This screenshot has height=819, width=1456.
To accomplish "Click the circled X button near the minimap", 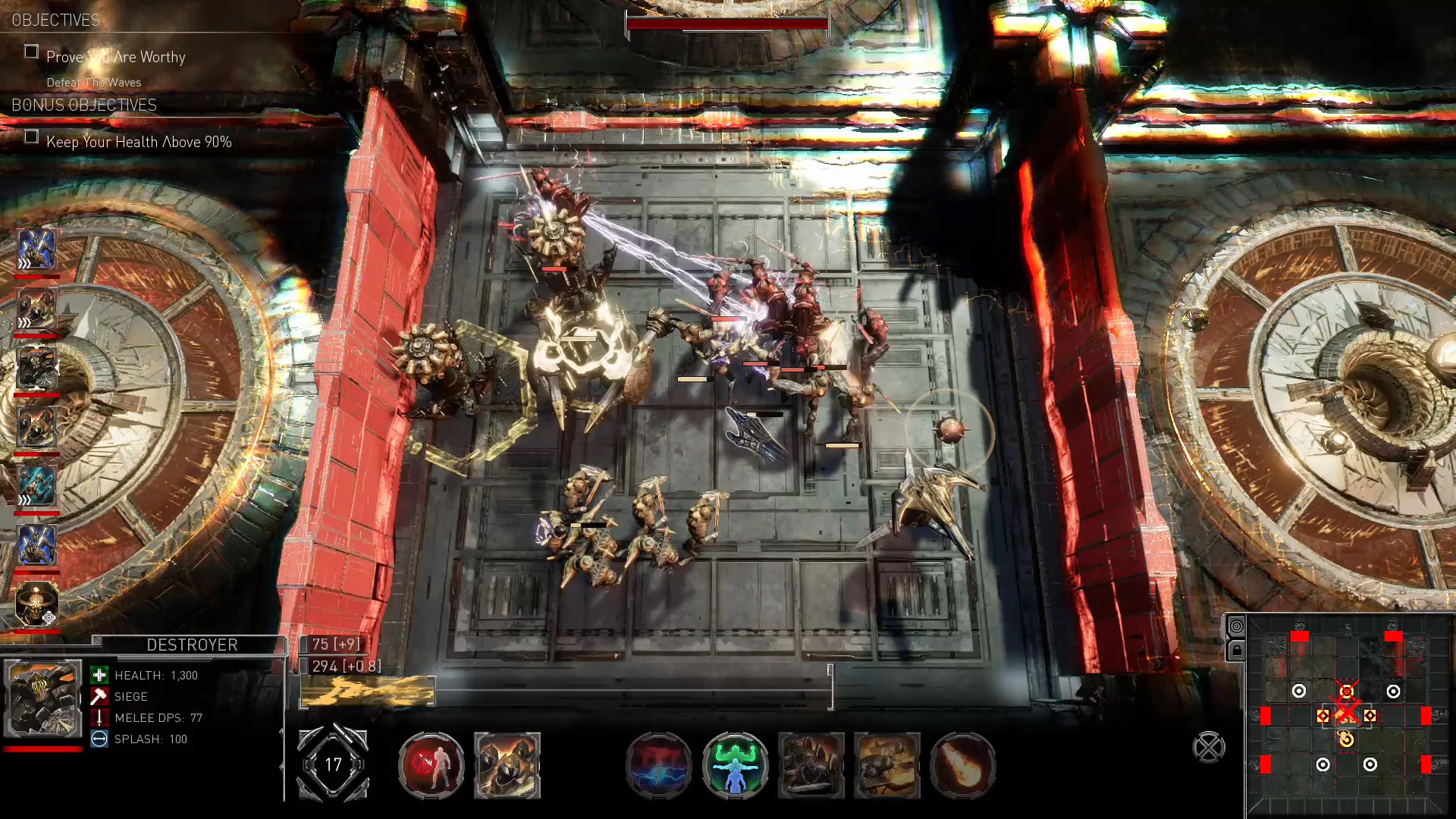I will tap(1208, 747).
